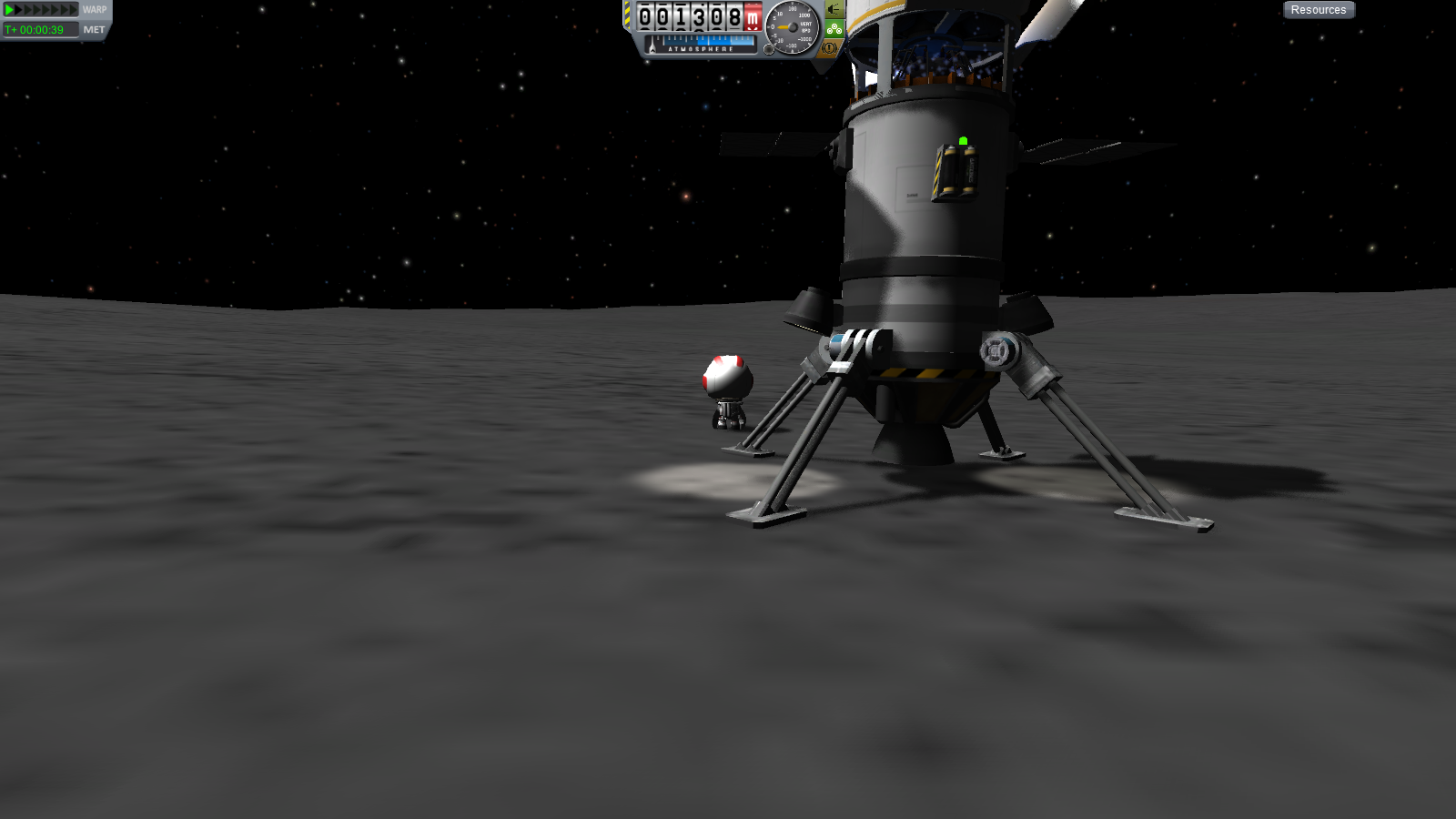Image resolution: width=1456 pixels, height=819 pixels.
Task: Toggle the landing gear button
Action: point(834,29)
